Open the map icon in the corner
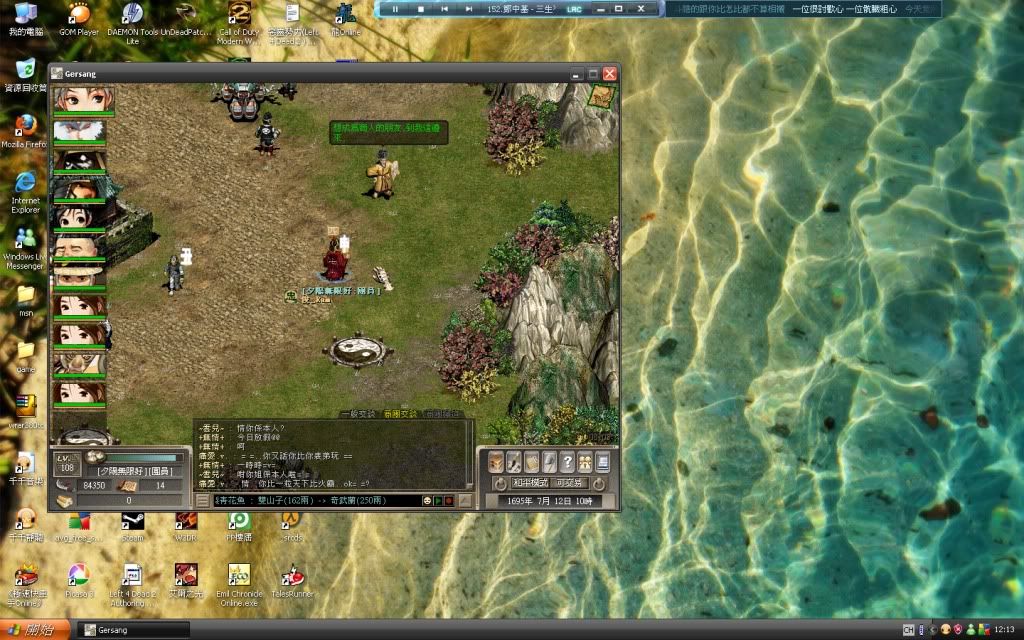 (602, 97)
